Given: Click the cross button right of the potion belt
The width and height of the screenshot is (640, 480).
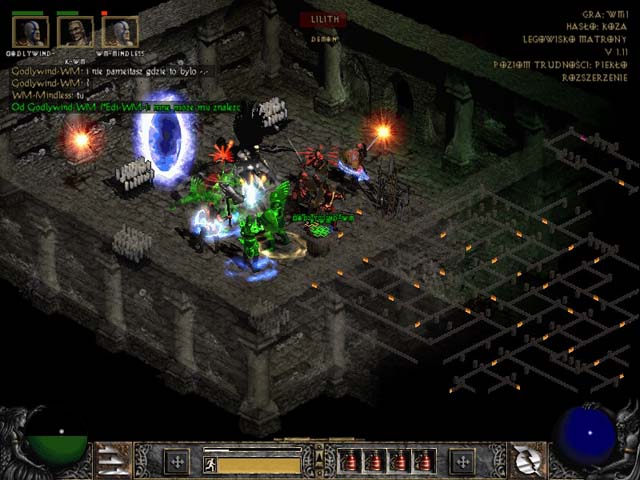Looking at the screenshot, I should click(x=461, y=462).
